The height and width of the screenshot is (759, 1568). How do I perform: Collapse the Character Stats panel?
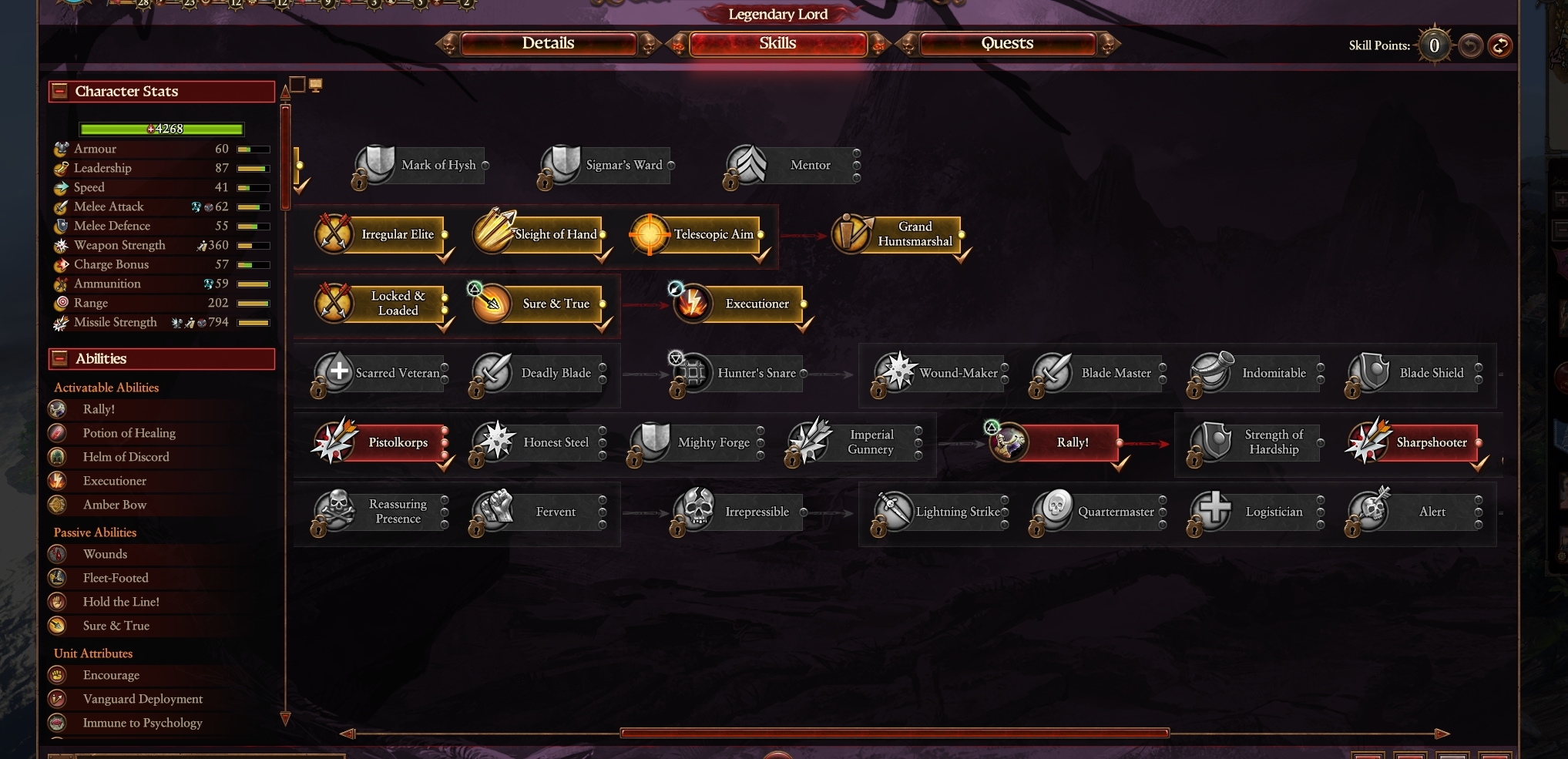pos(59,91)
